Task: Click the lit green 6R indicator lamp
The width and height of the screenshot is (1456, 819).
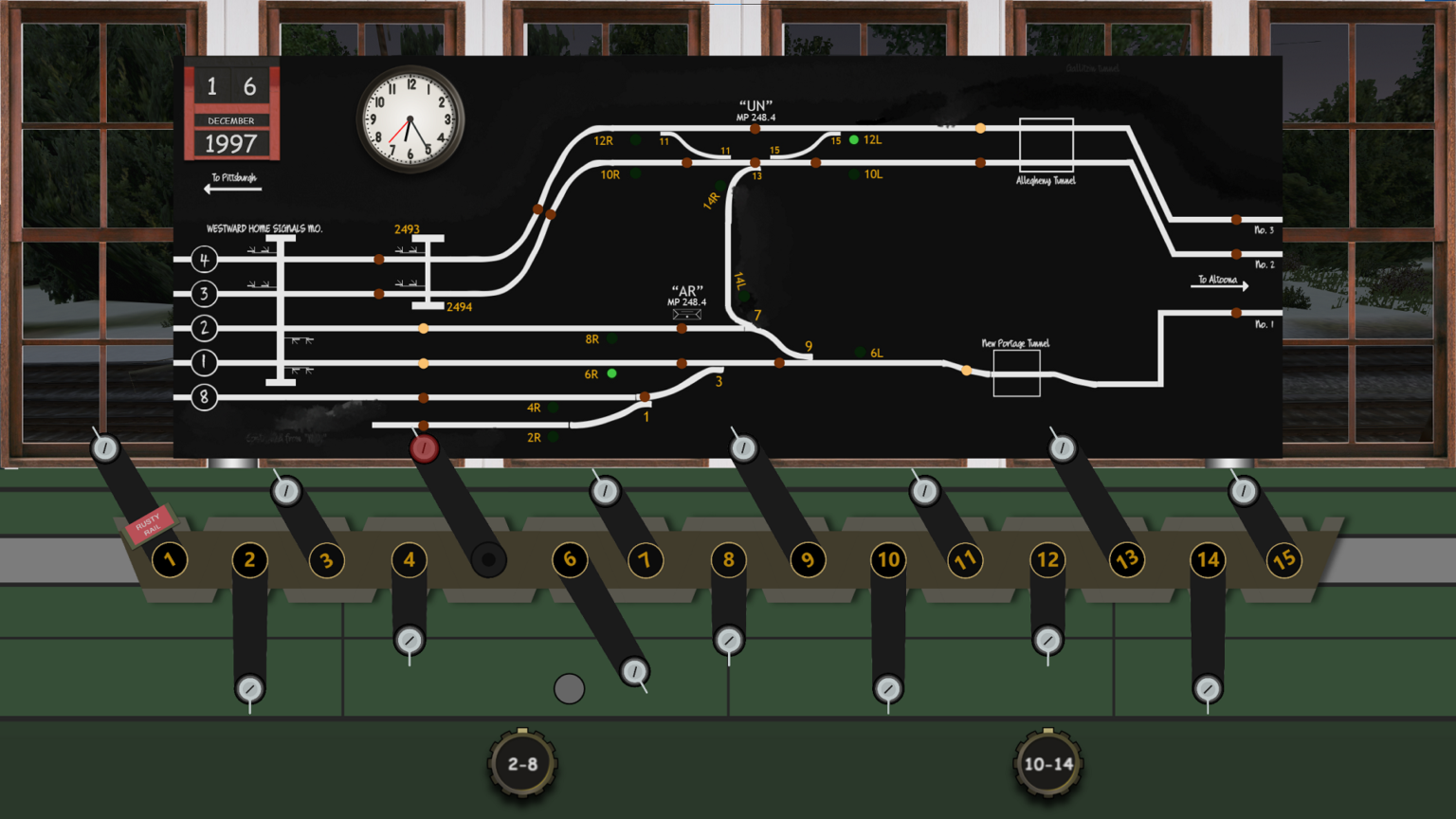Action: [611, 373]
